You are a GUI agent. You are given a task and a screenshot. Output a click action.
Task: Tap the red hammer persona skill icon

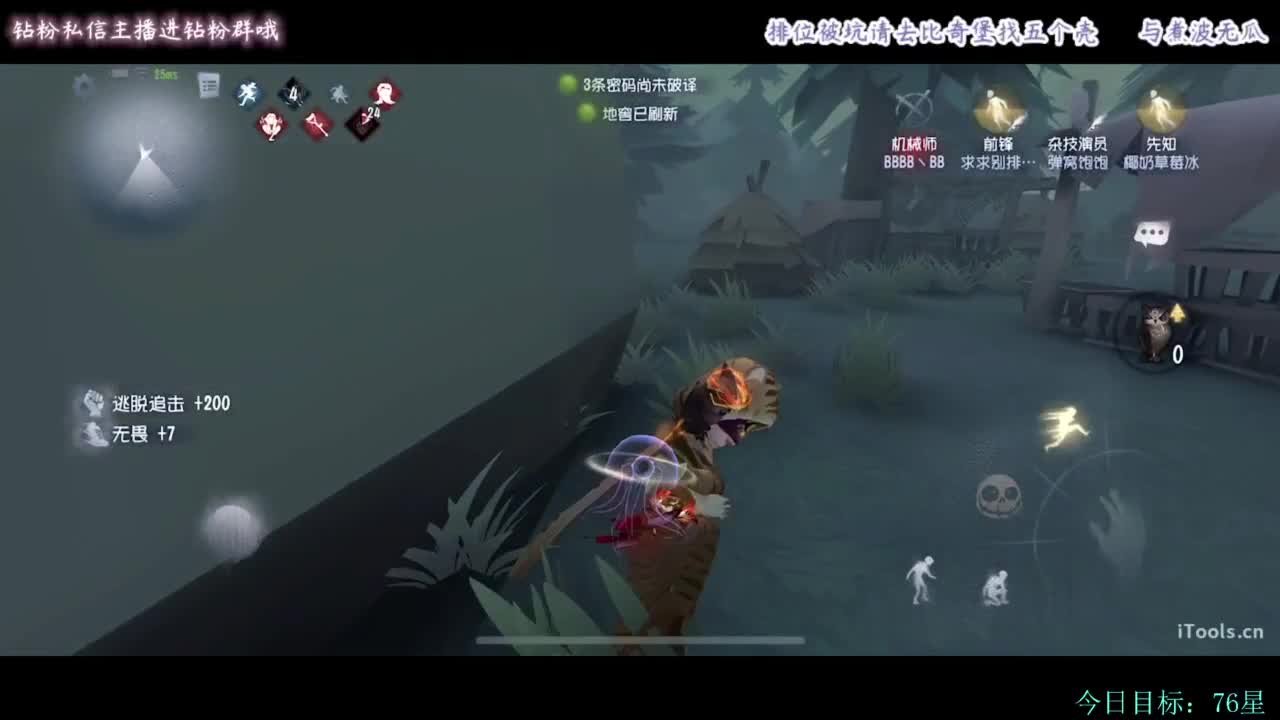(x=314, y=127)
